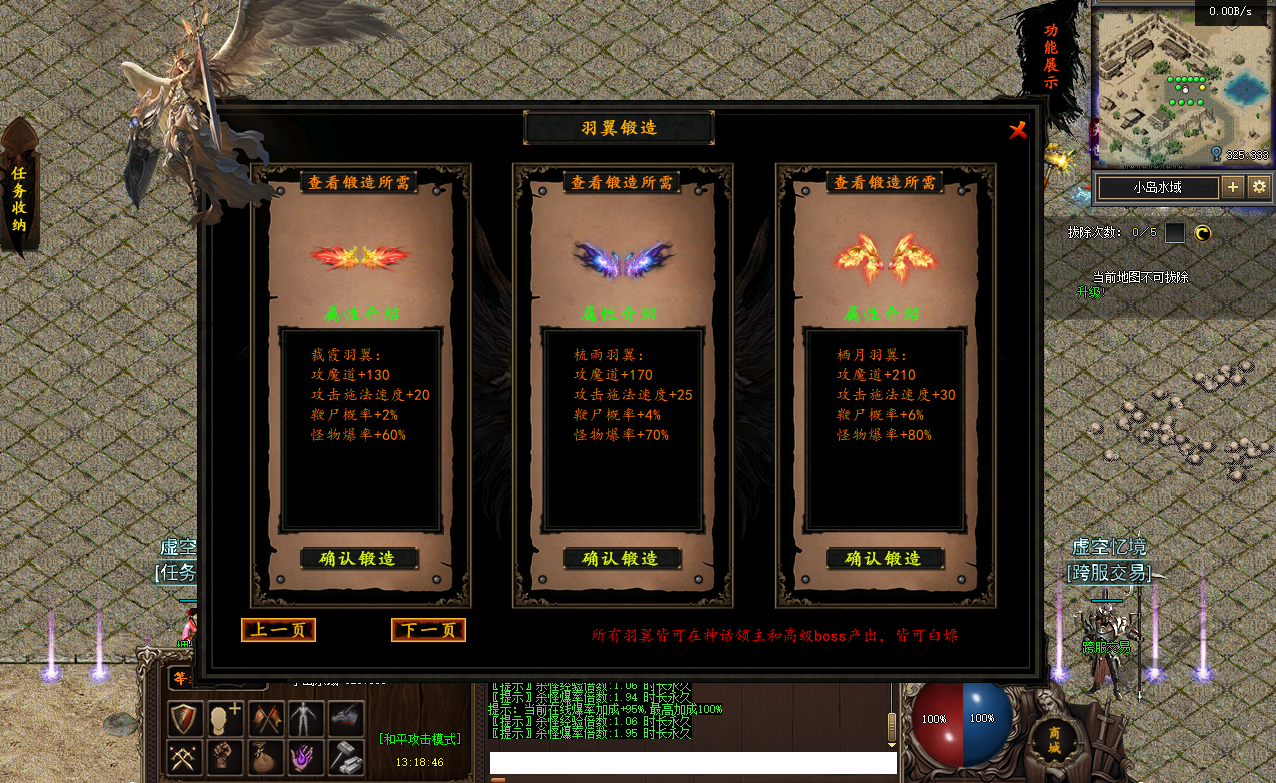The width and height of the screenshot is (1276, 783).
Task: Close the 羽翼锻造 wing forging window
Action: 1018,130
